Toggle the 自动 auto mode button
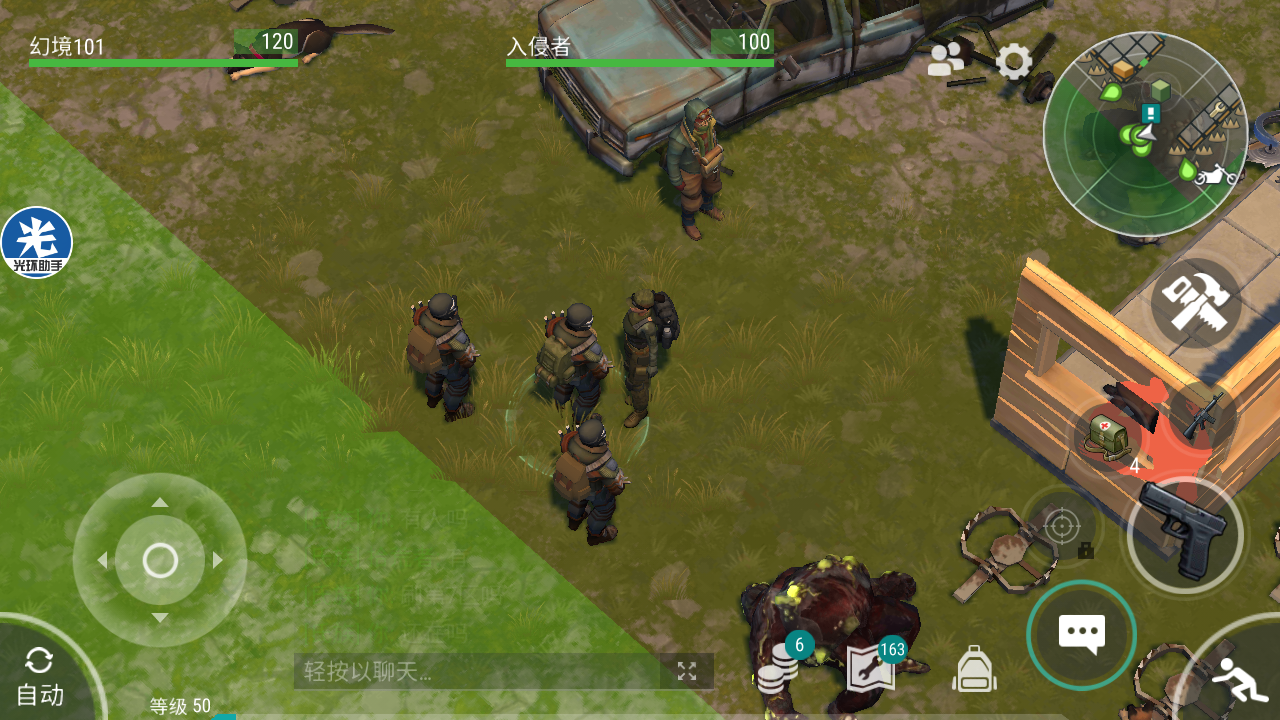 (40, 677)
